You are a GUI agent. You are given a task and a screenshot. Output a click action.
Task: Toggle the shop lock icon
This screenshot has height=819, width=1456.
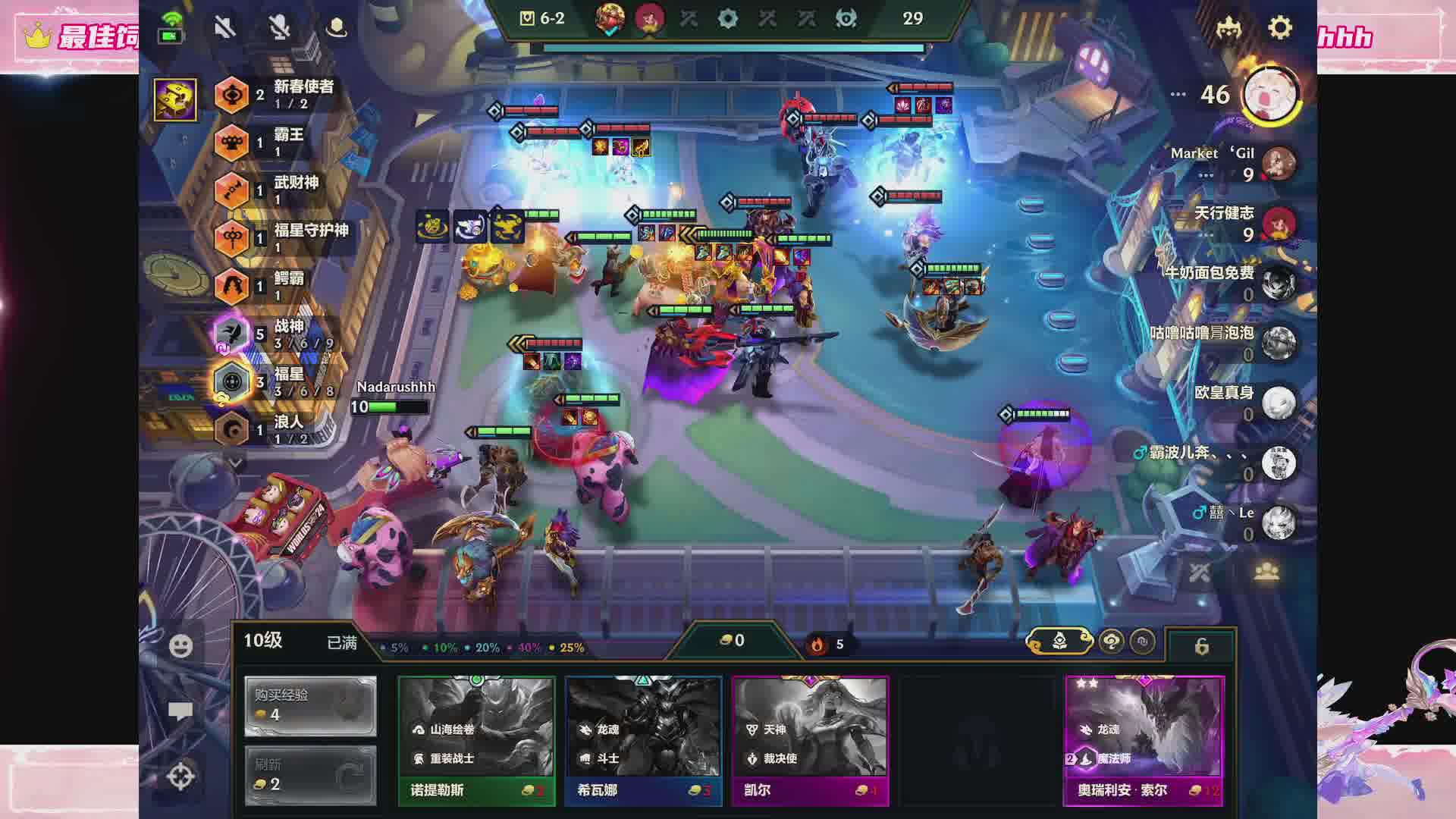1201,646
